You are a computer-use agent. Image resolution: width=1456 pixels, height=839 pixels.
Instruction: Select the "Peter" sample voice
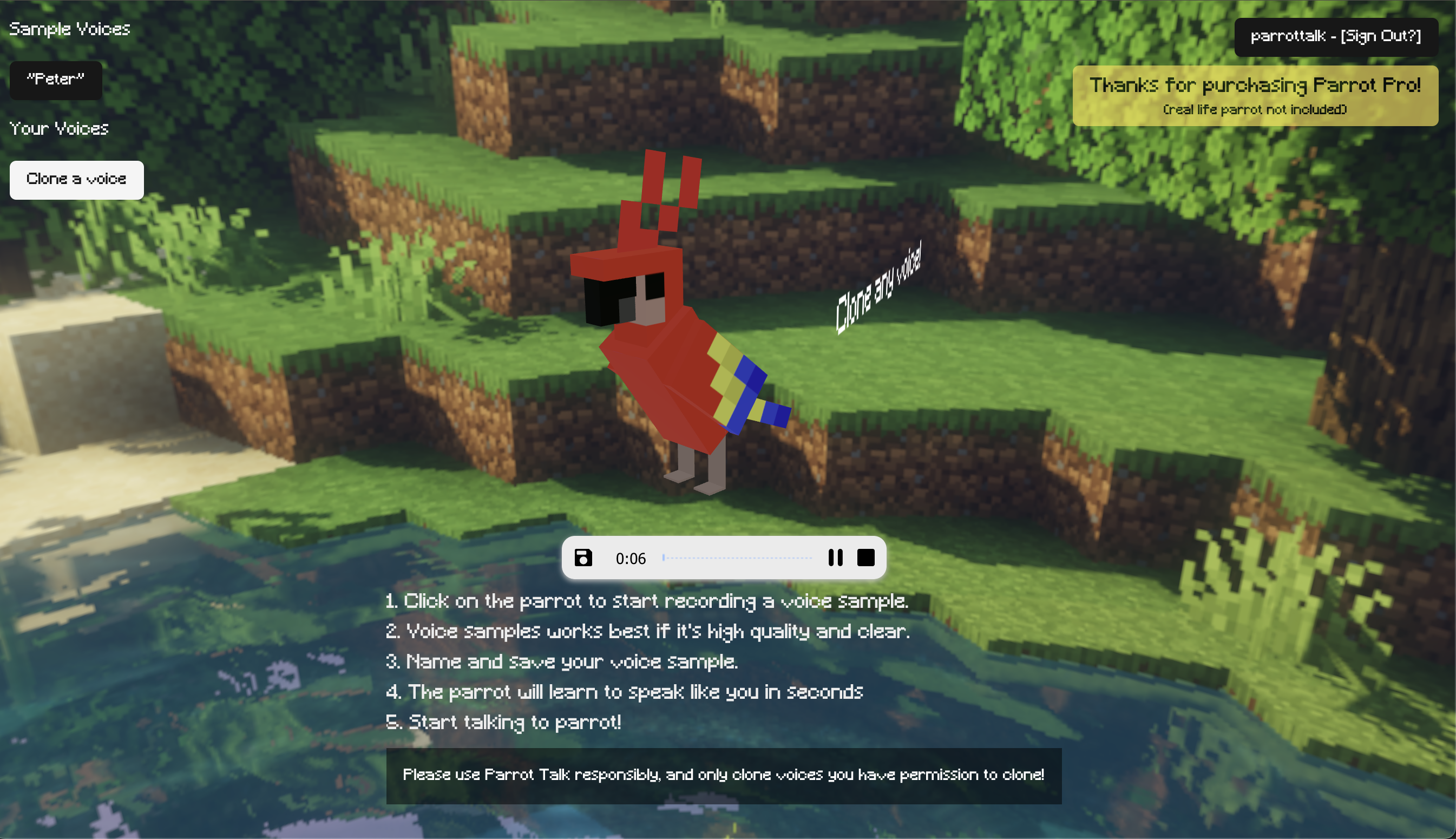[55, 80]
